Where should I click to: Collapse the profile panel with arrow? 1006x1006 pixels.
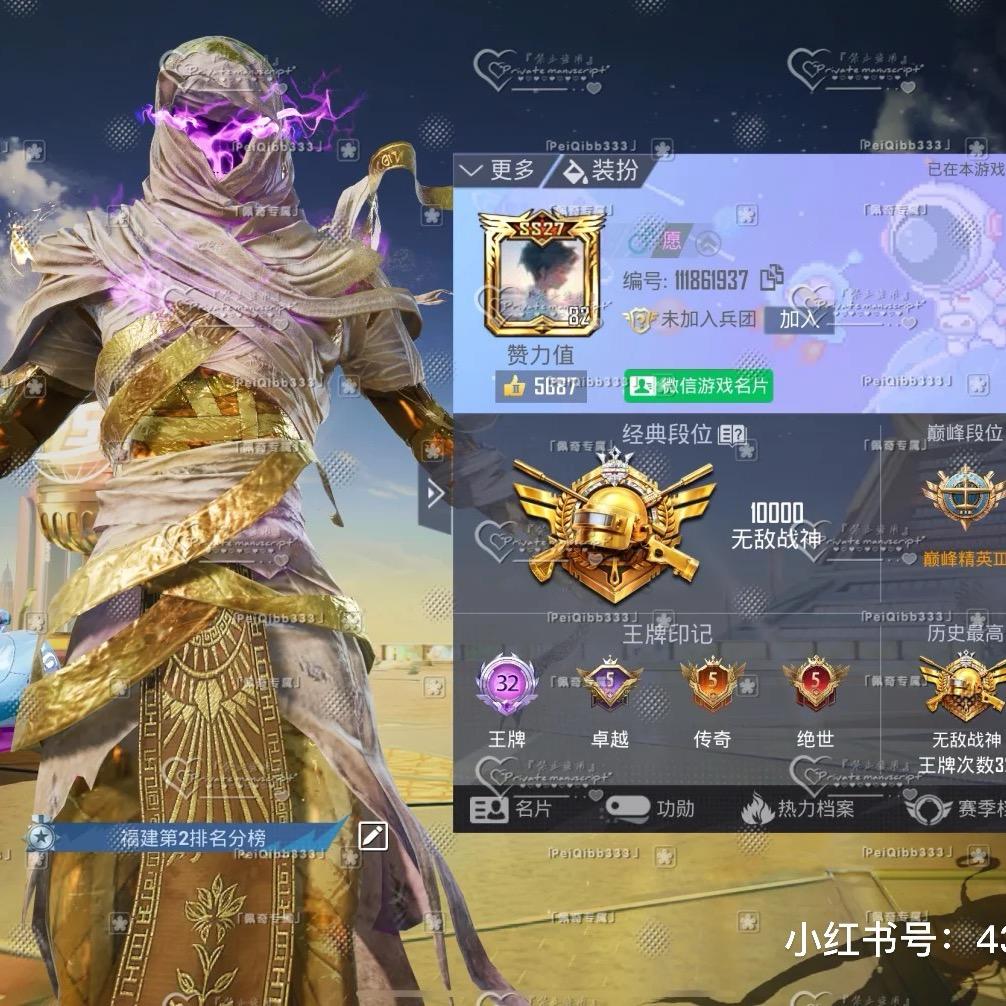click(435, 493)
